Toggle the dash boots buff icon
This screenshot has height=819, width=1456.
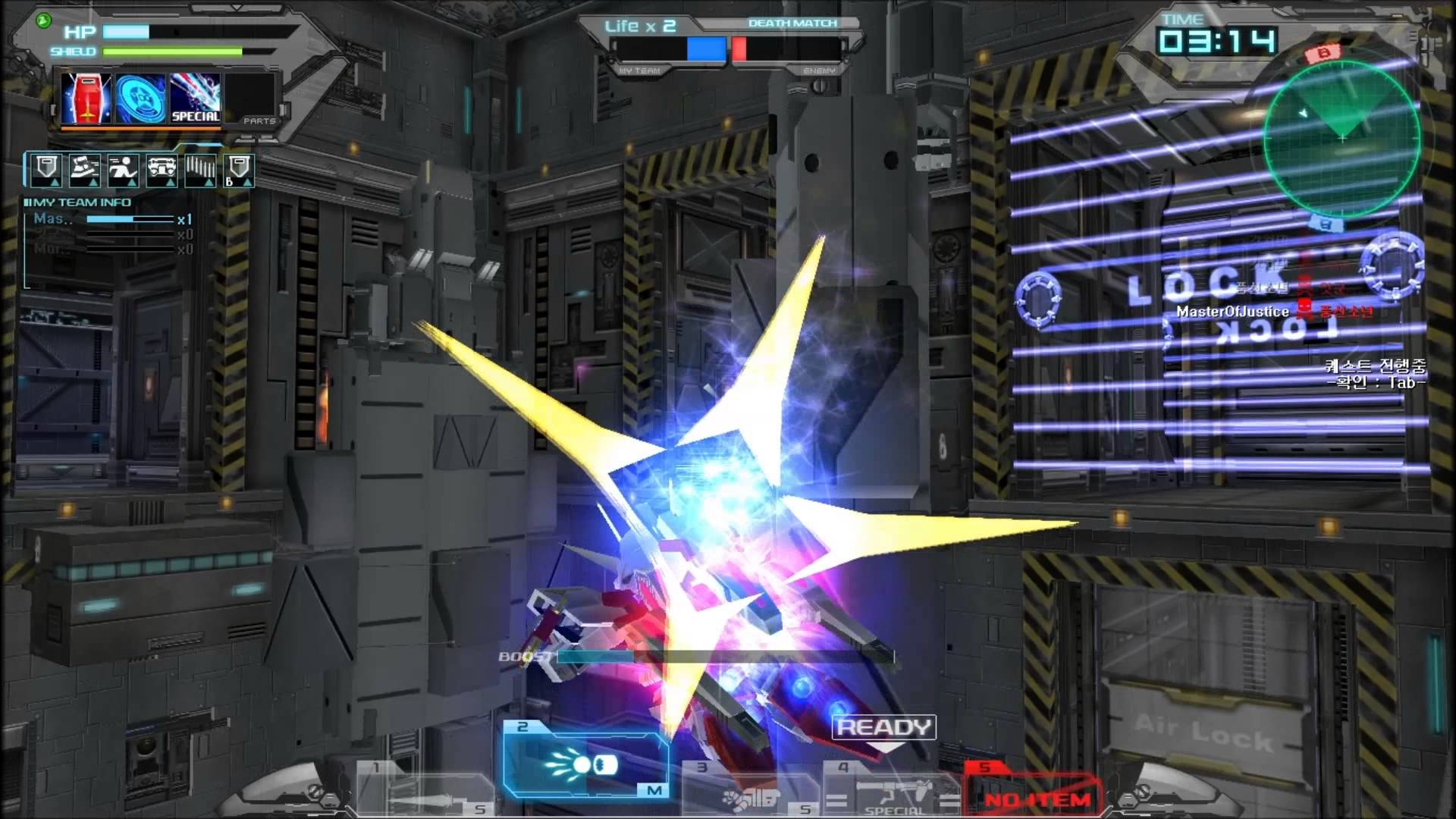pyautogui.click(x=83, y=170)
